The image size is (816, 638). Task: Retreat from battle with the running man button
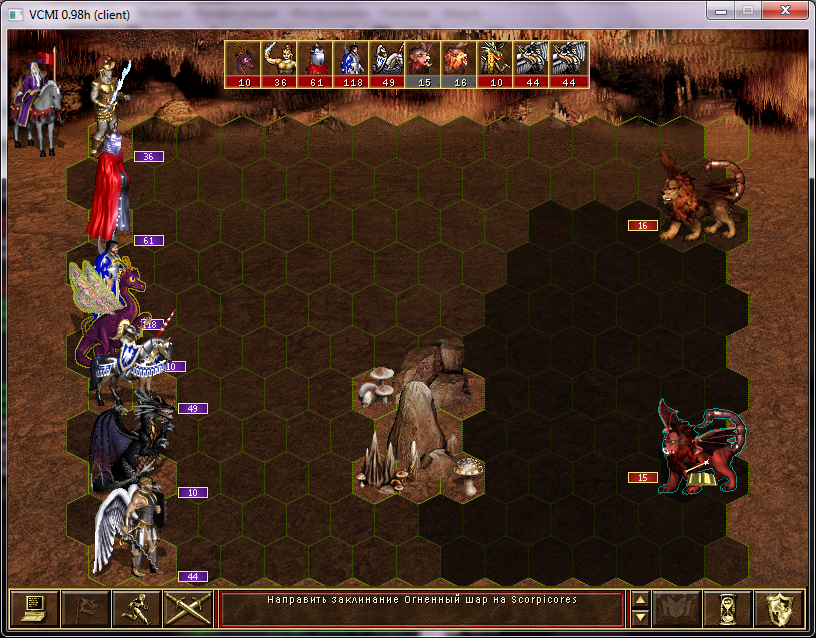[x=135, y=609]
